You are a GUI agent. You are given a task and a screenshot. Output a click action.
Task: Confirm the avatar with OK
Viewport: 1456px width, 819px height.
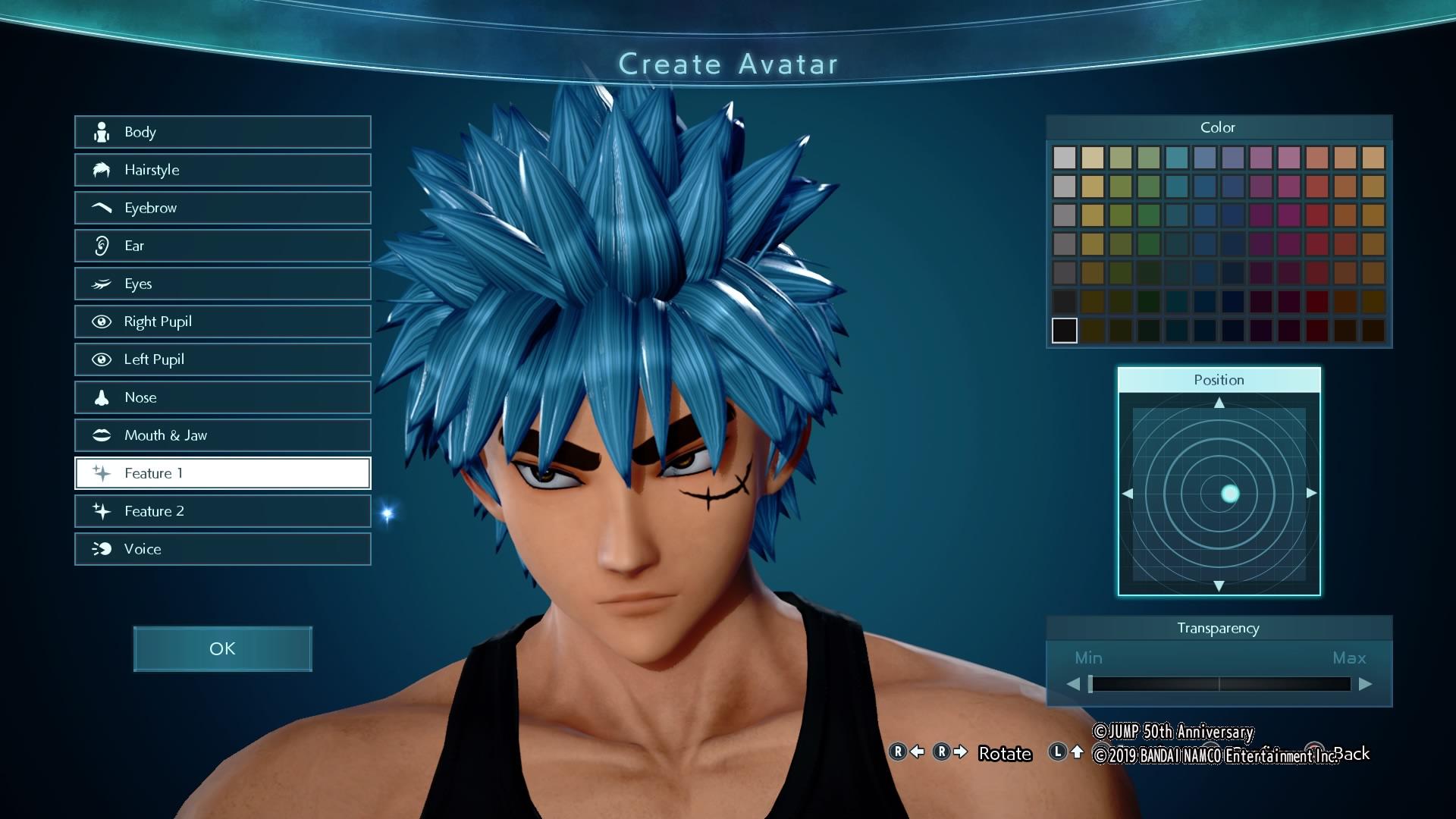click(222, 648)
